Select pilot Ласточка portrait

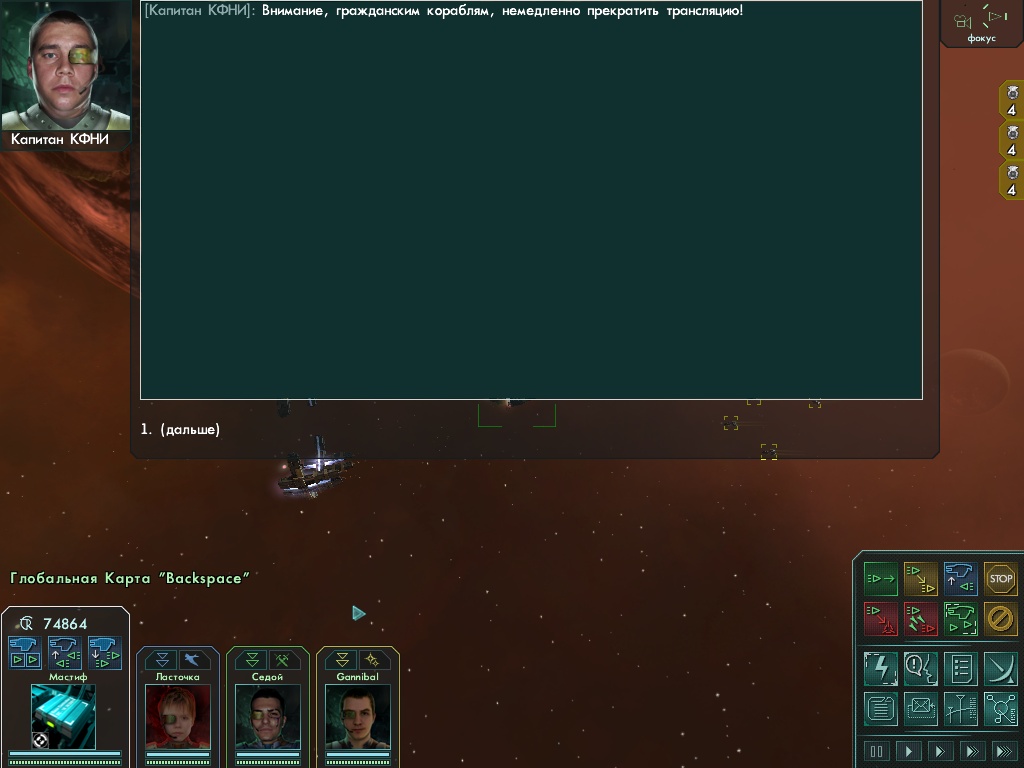click(177, 716)
